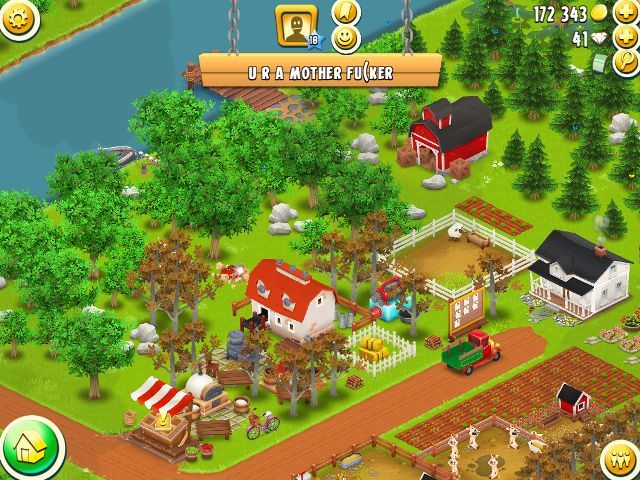Open the friends list button

tap(622, 460)
